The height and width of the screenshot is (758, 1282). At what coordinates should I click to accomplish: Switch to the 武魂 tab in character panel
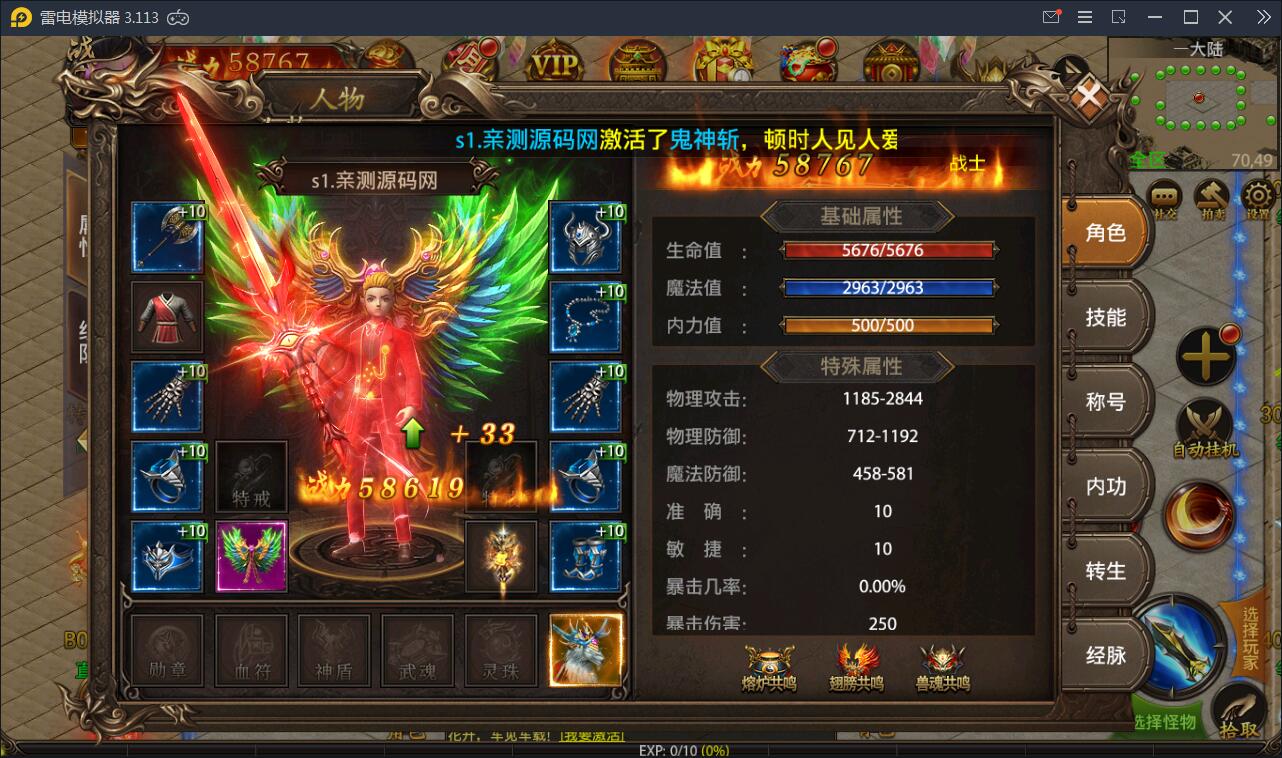tap(417, 650)
